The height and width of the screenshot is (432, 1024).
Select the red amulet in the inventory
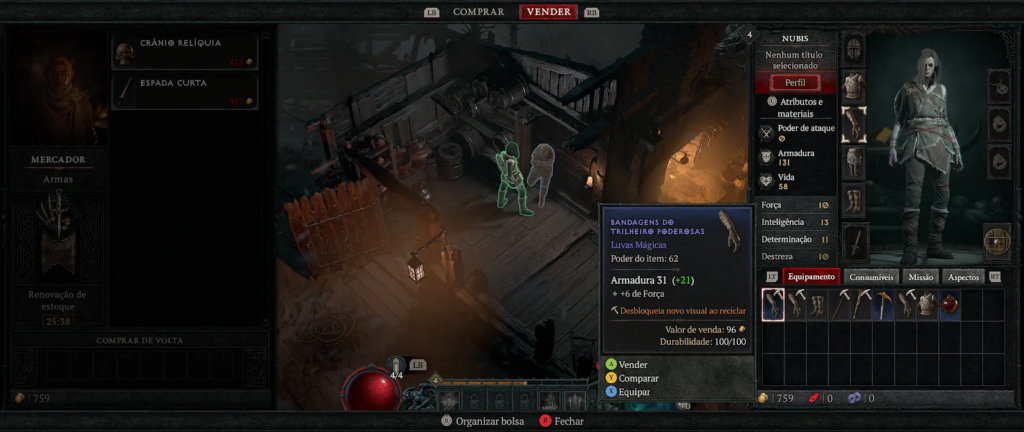950,305
